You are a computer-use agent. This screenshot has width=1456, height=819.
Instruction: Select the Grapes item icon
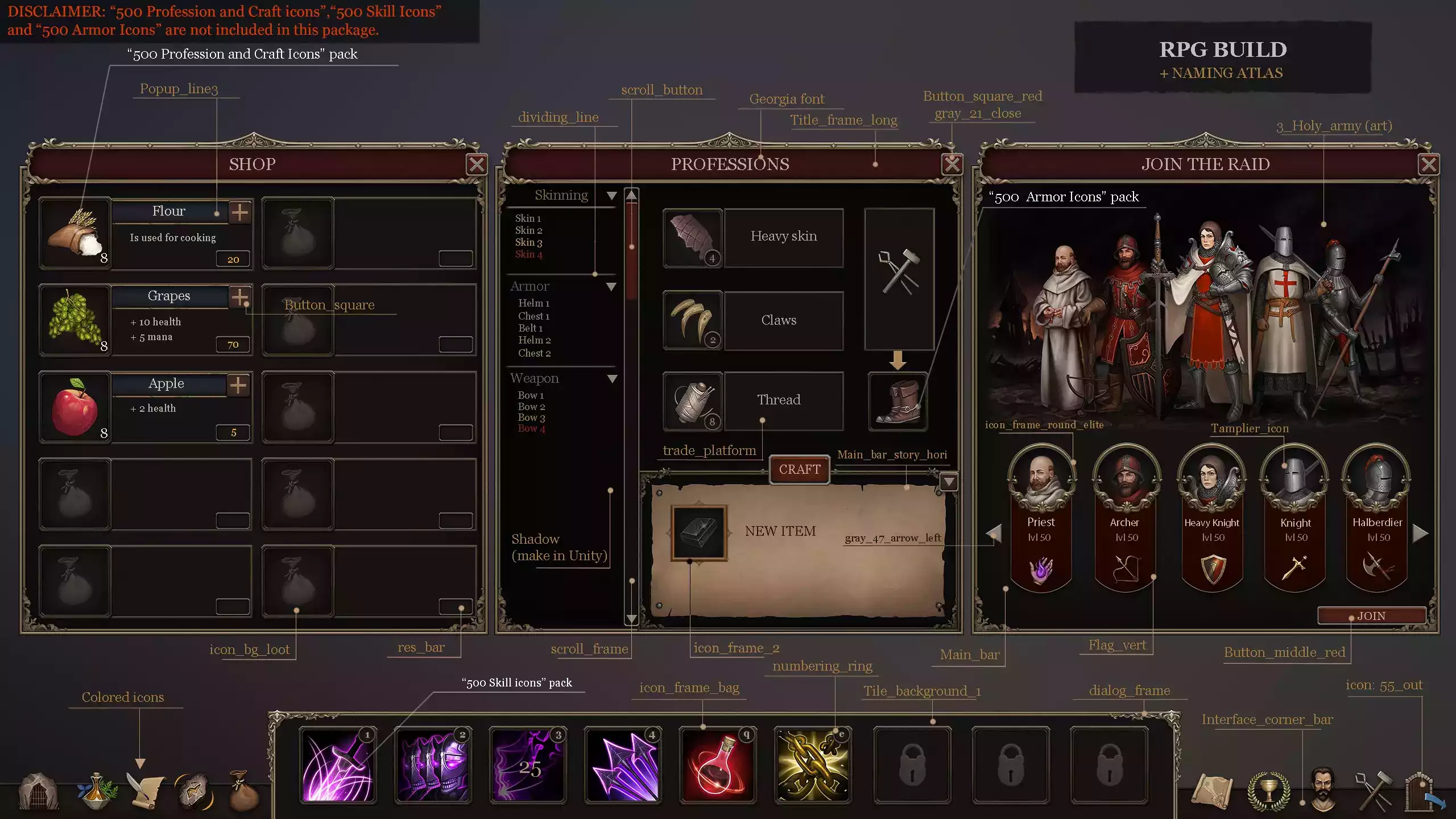pos(75,320)
